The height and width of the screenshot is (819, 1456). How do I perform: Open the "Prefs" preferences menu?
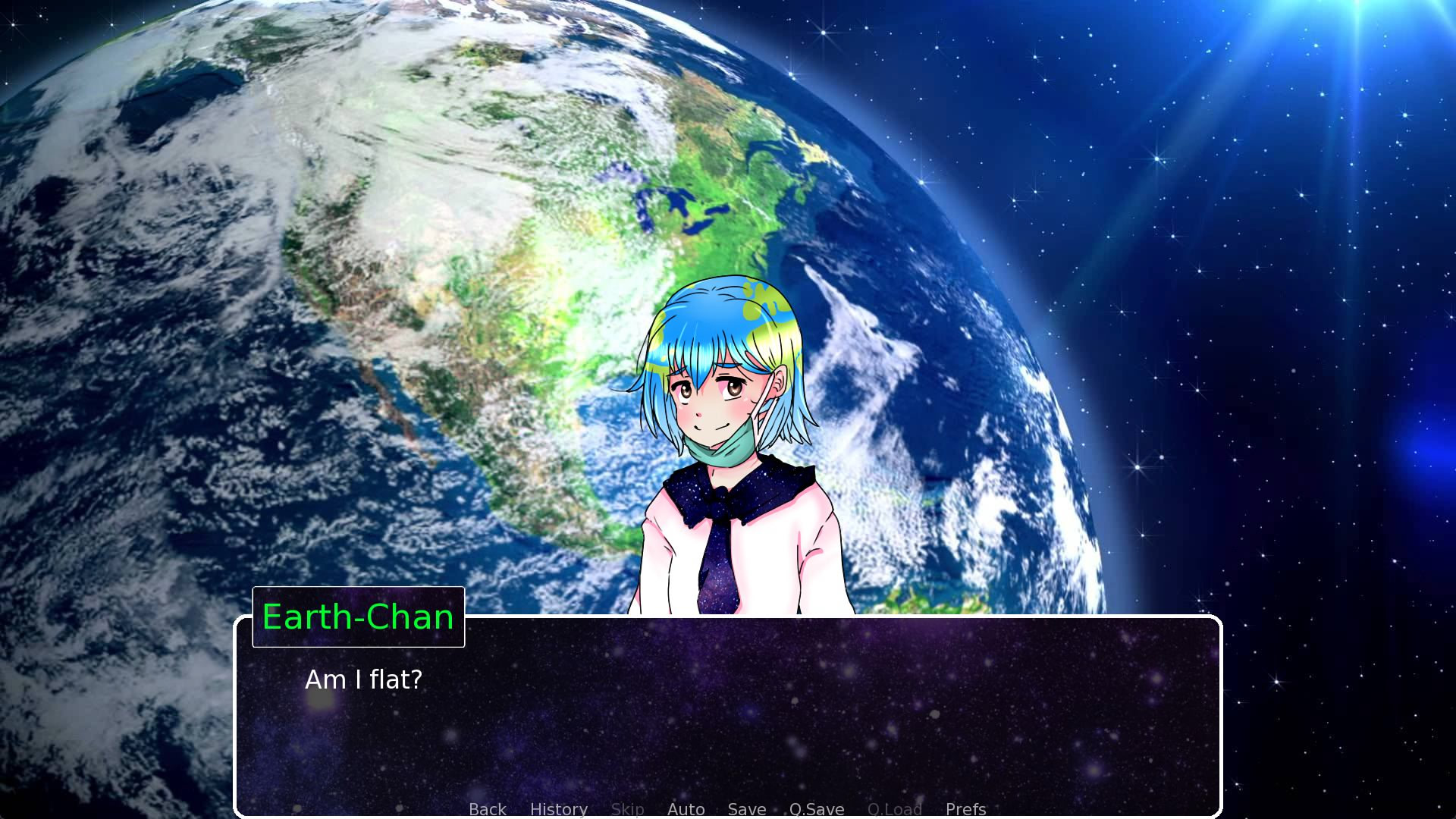click(965, 809)
